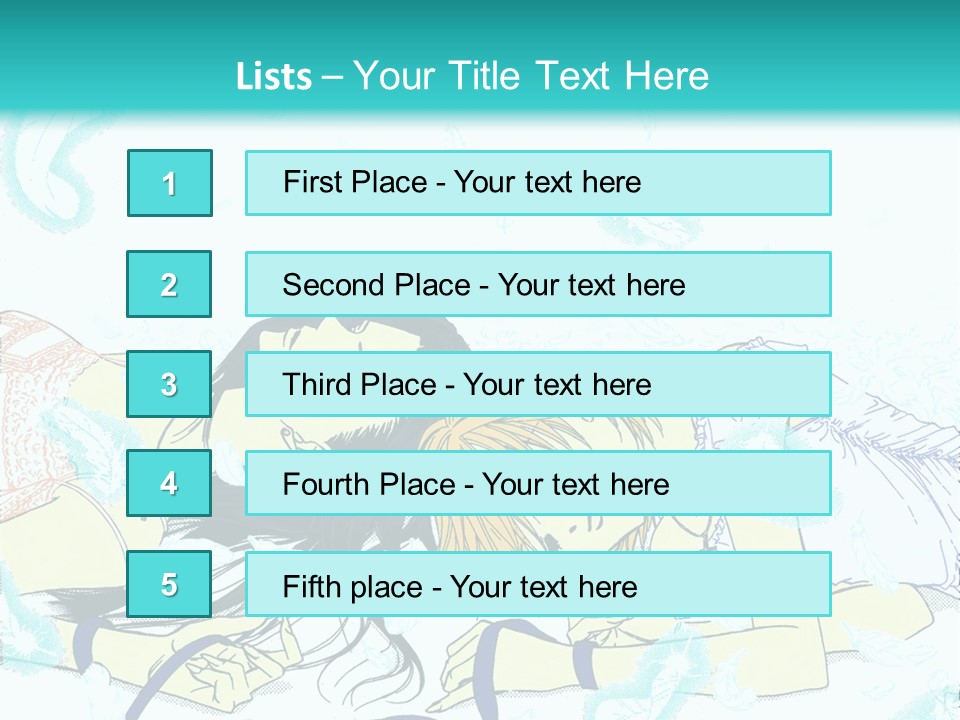Image resolution: width=960 pixels, height=720 pixels.
Task: Choose the Fifth place text row
Action: point(538,584)
